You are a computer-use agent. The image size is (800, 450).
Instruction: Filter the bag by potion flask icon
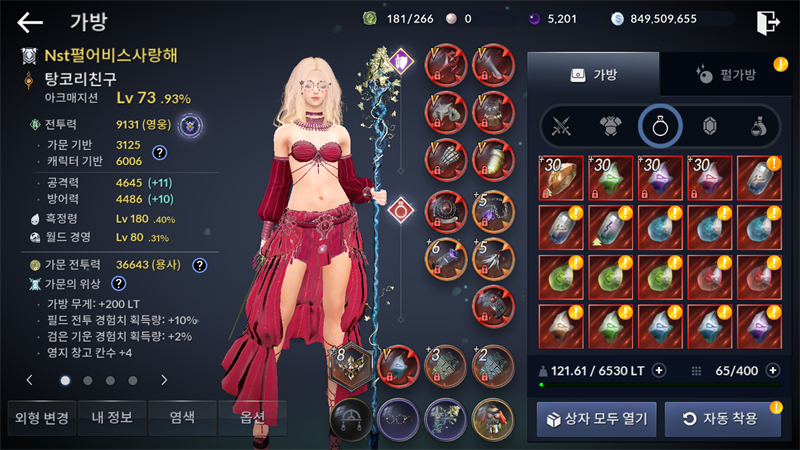click(x=758, y=126)
